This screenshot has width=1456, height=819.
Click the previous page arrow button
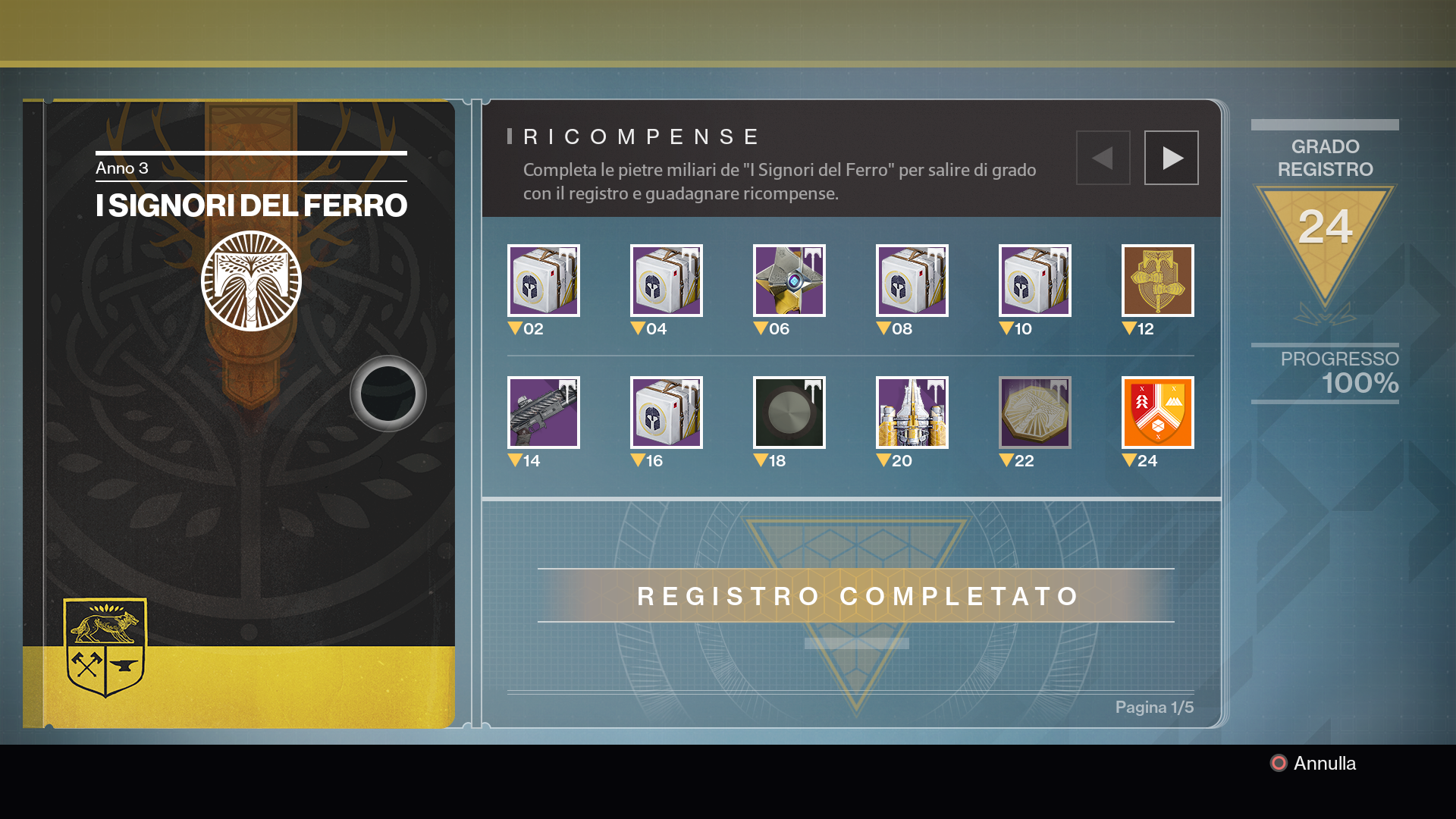(1103, 158)
